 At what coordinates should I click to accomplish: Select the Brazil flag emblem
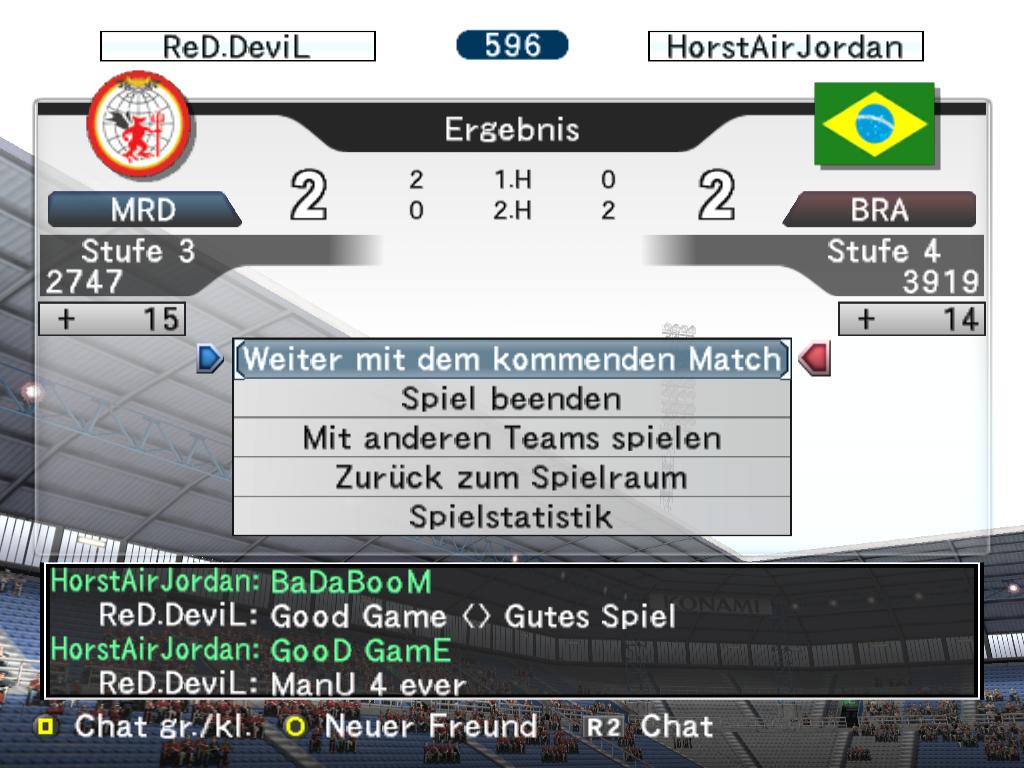(x=874, y=124)
